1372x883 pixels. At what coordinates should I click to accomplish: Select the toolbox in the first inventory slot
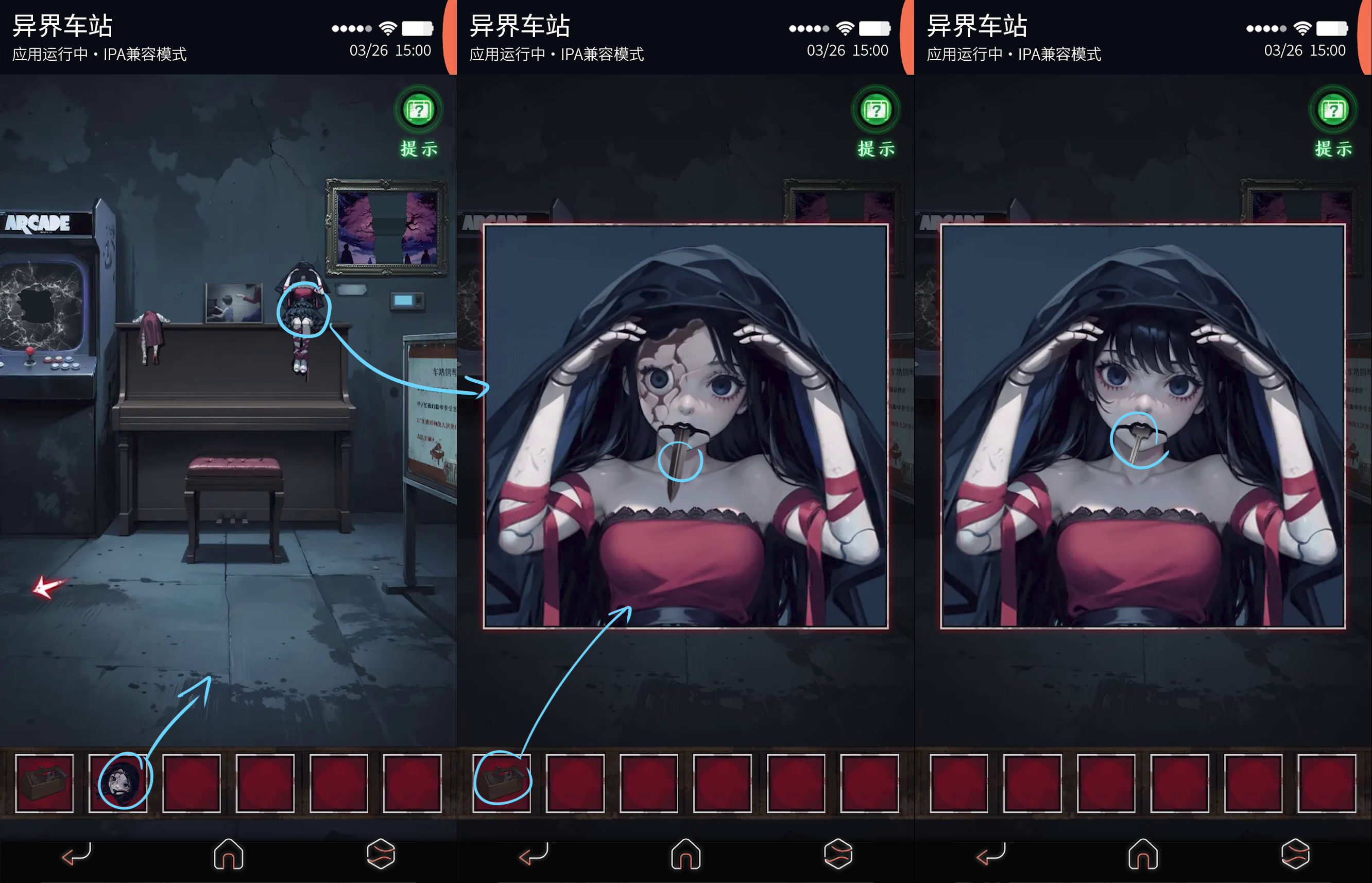coord(45,783)
